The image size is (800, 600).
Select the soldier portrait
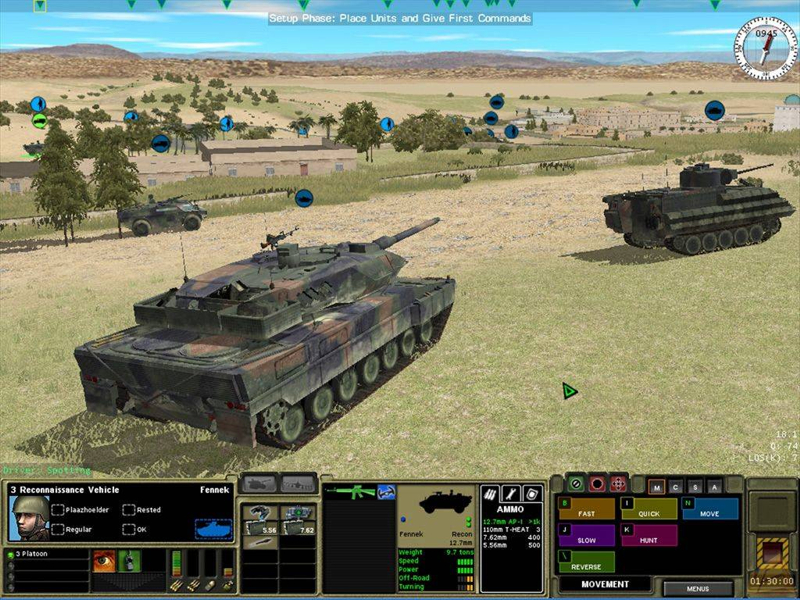click(29, 517)
